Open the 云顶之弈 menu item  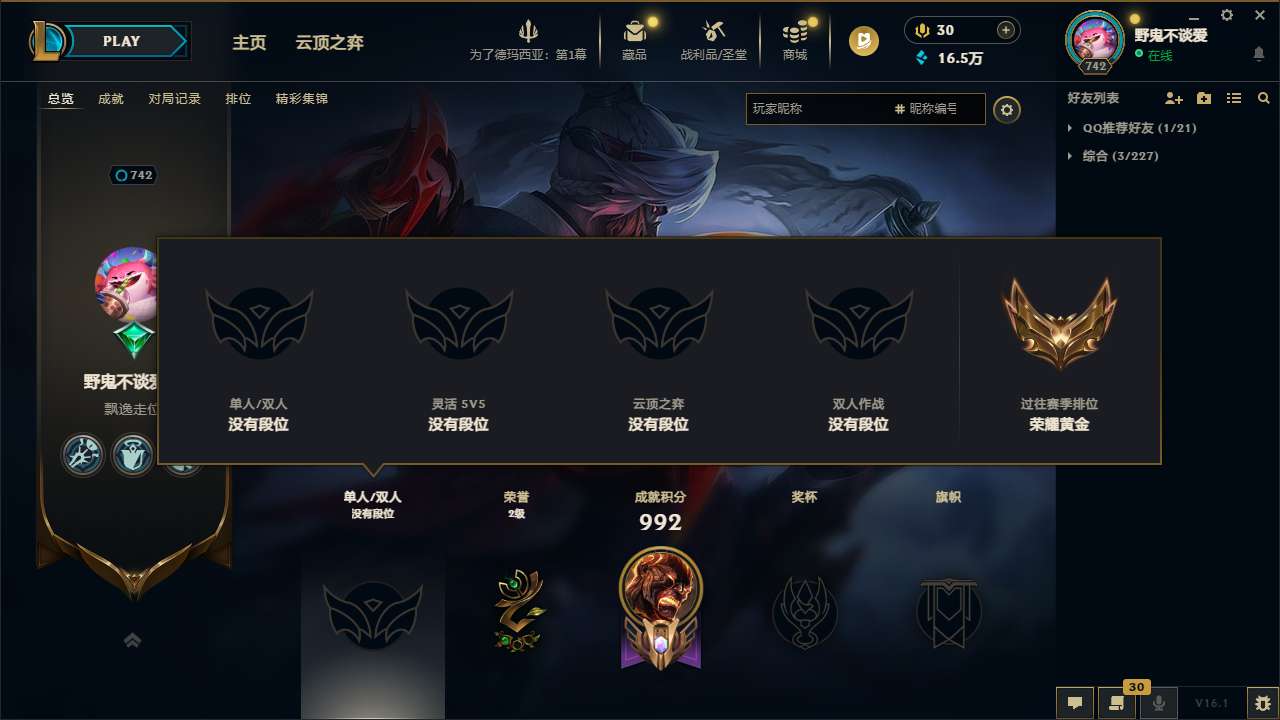[x=328, y=42]
